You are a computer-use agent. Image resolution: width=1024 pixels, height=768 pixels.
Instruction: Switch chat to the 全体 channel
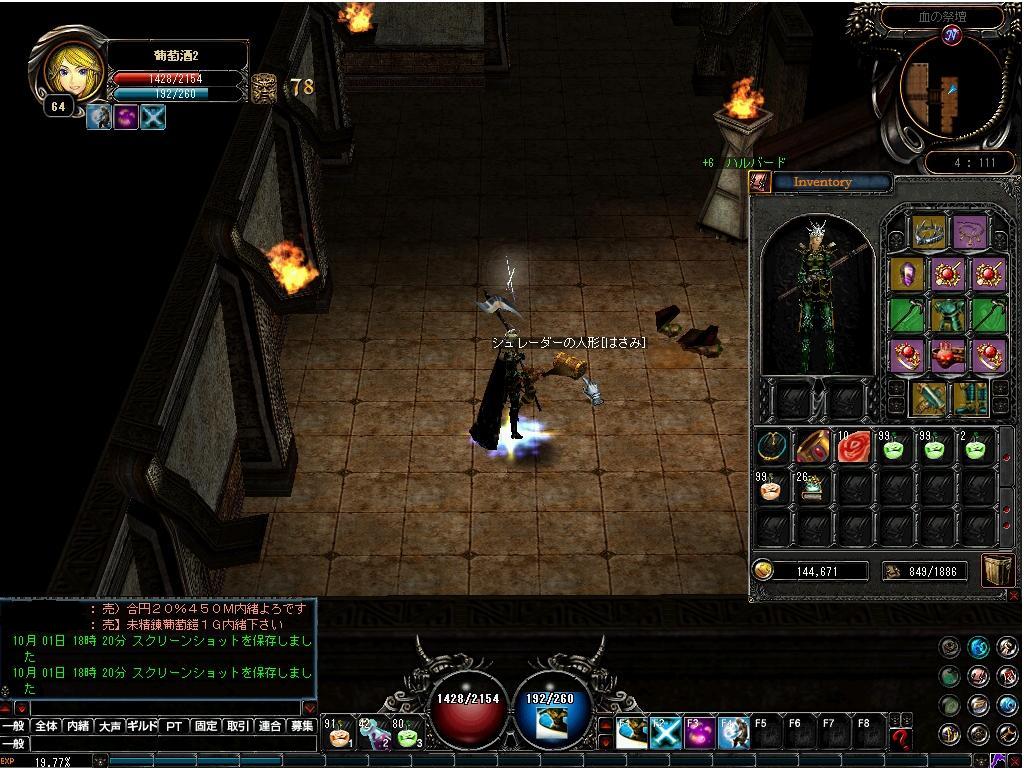(46, 727)
